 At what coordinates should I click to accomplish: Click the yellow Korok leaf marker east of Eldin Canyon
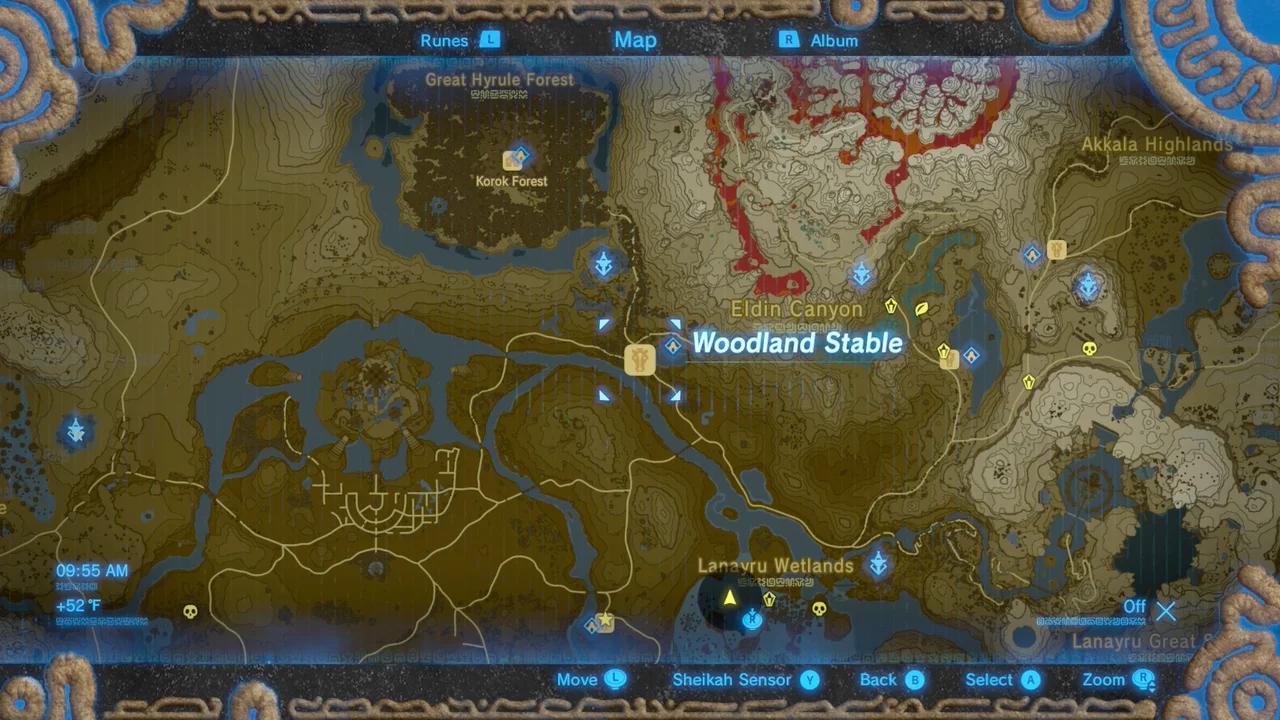[921, 310]
